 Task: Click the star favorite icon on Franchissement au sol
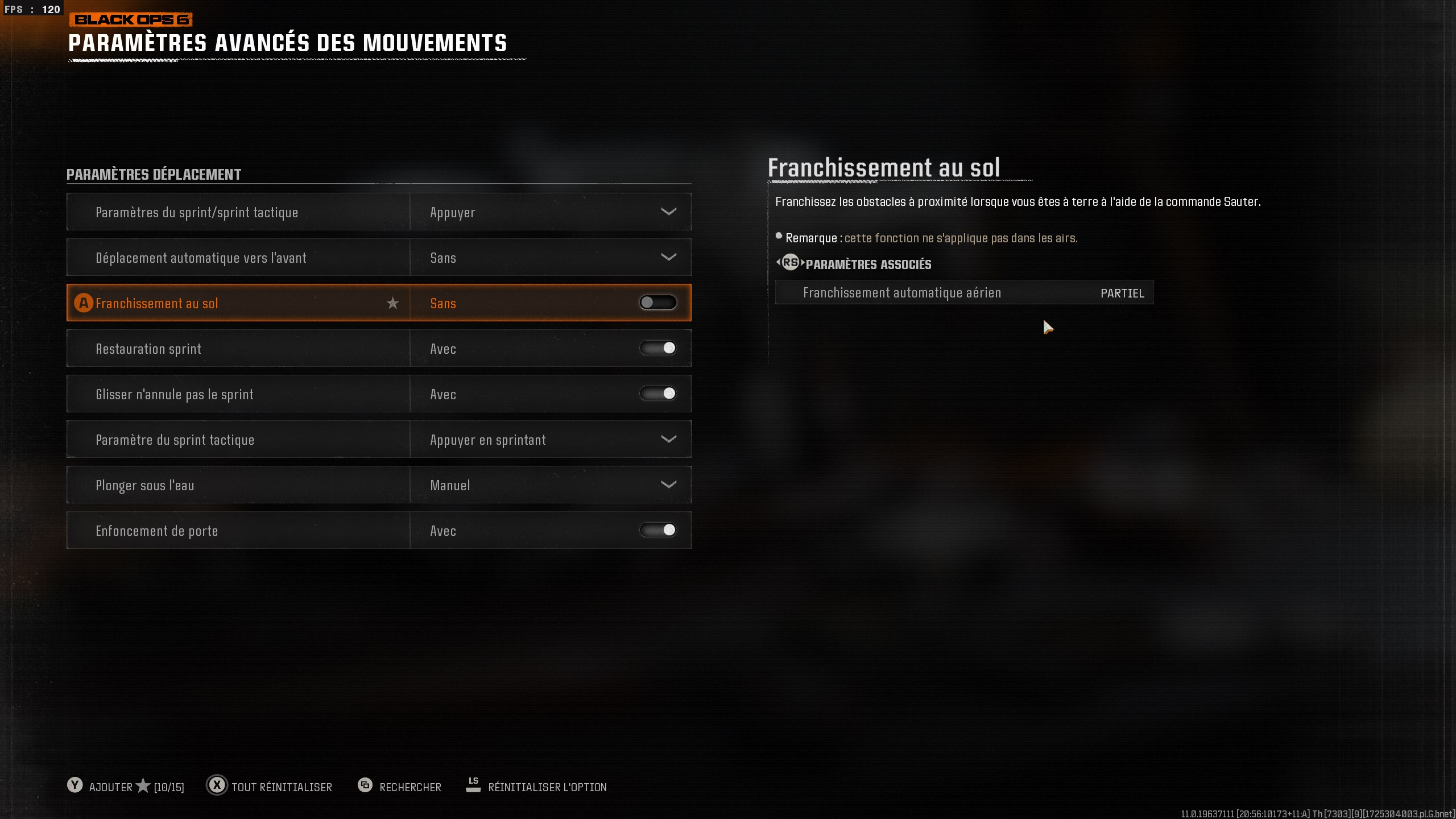393,303
